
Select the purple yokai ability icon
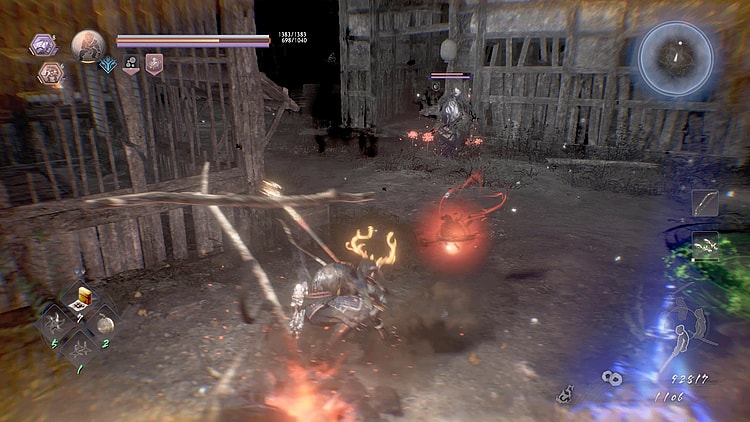[x=43, y=44]
